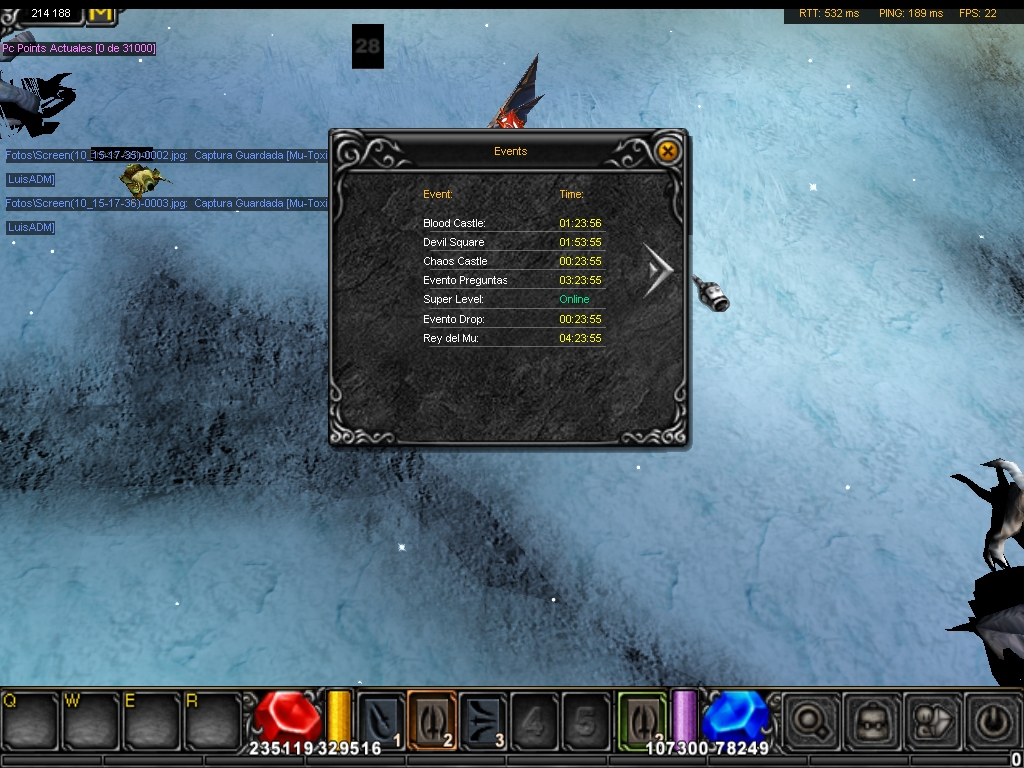
Task: Activate skill slot 1 on the hotbar
Action: point(381,721)
